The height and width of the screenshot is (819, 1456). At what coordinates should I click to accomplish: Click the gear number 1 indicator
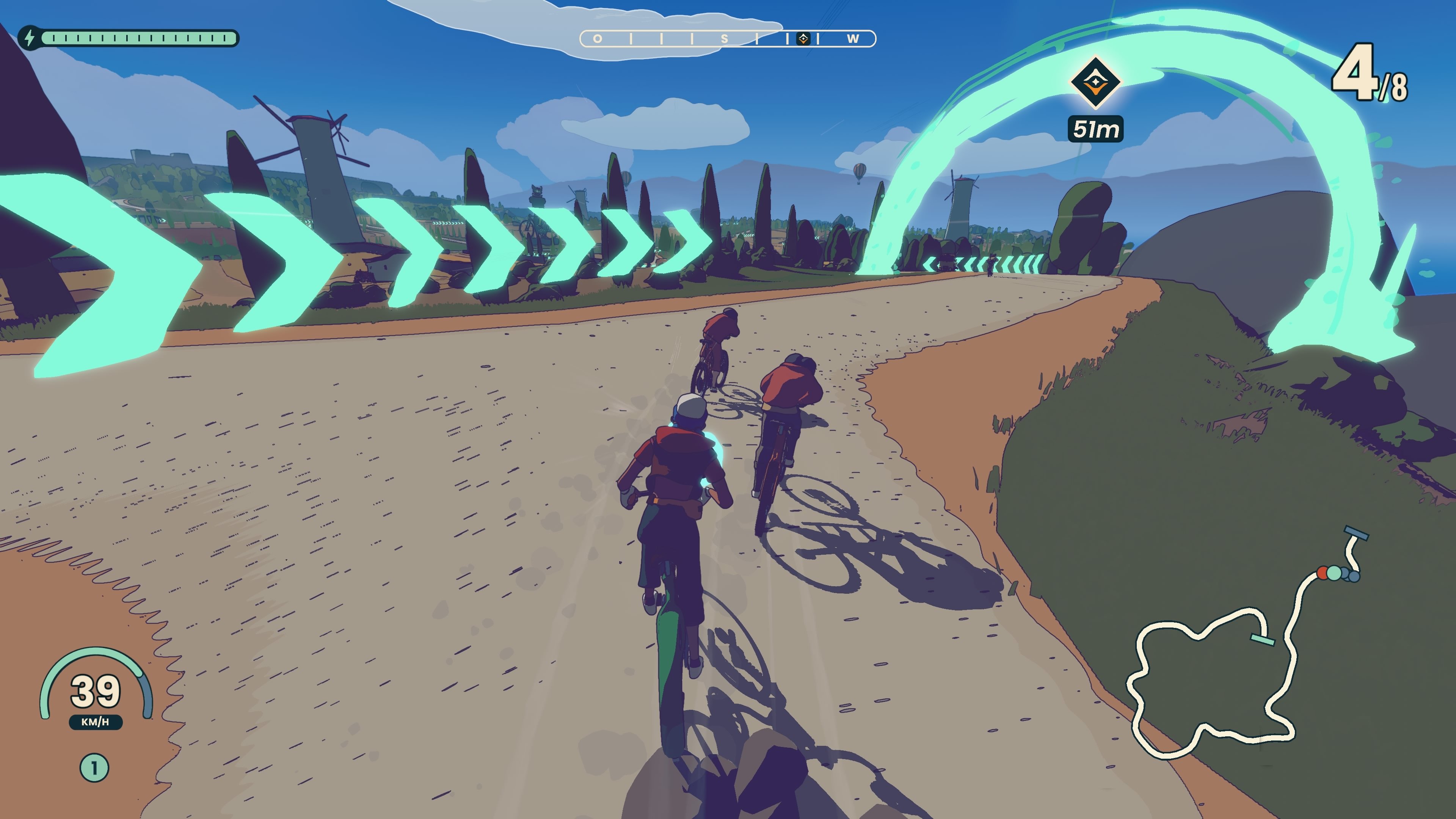94,767
